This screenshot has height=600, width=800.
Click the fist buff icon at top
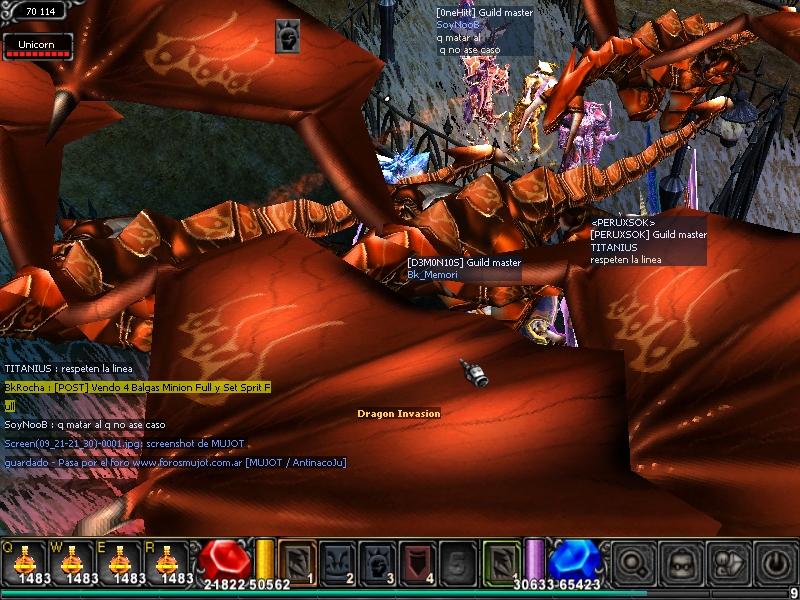(x=288, y=36)
